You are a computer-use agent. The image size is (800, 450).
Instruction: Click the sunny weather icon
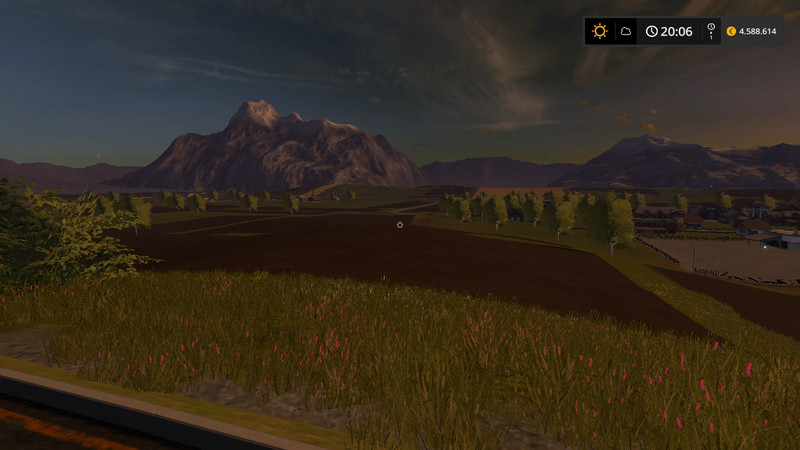pyautogui.click(x=599, y=31)
